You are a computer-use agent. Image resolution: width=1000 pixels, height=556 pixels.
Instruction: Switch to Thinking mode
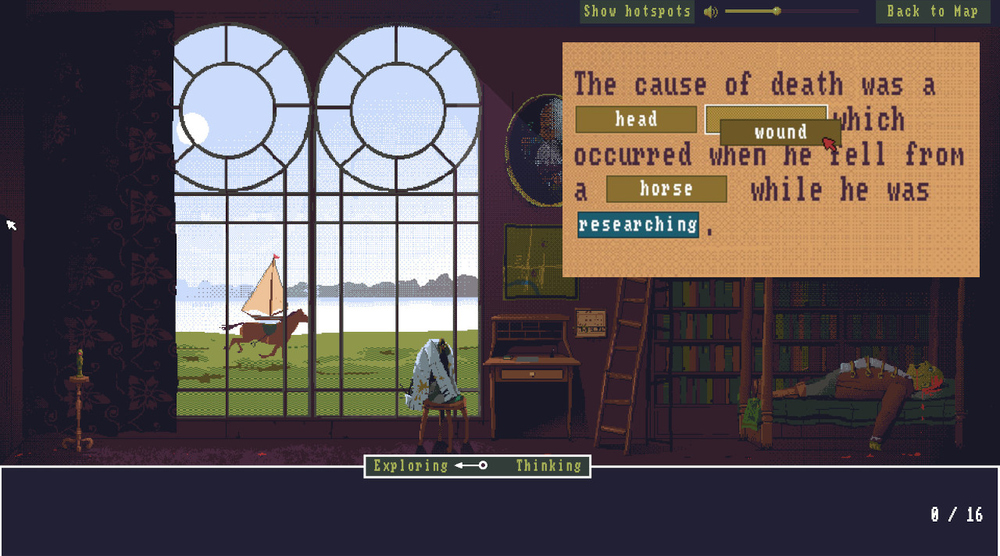click(548, 466)
